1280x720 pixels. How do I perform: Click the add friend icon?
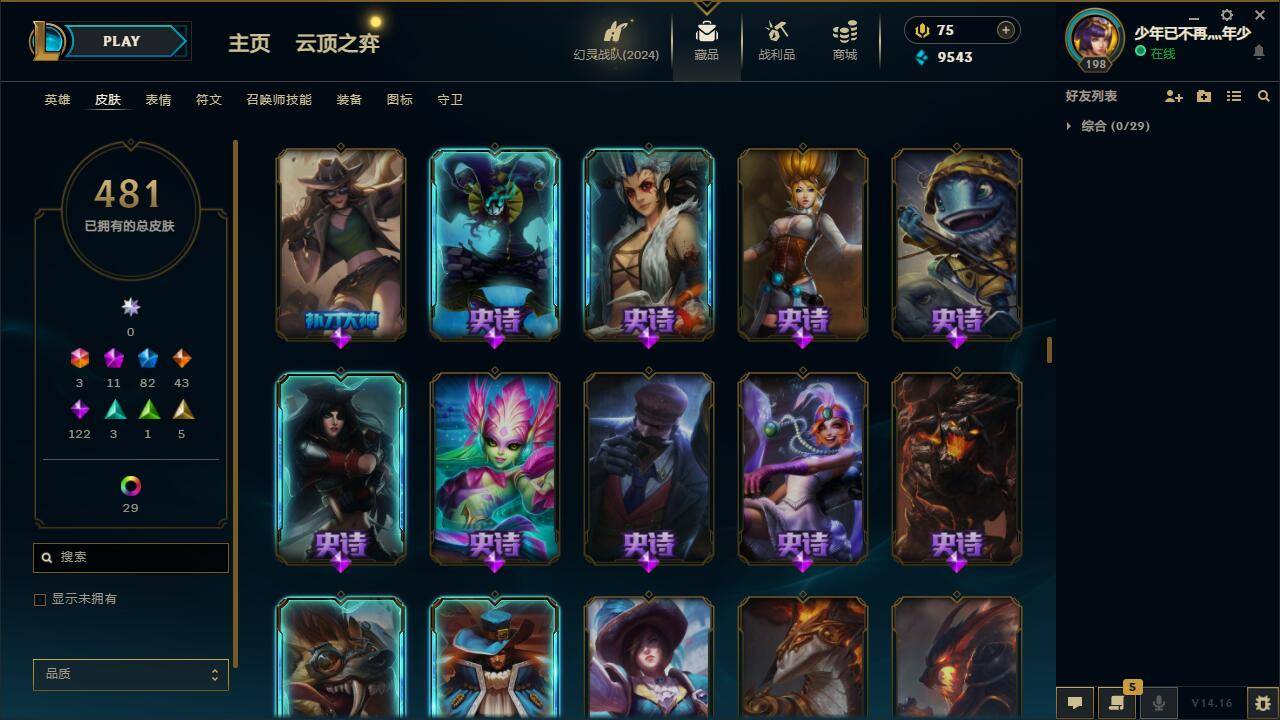pyautogui.click(x=1173, y=96)
